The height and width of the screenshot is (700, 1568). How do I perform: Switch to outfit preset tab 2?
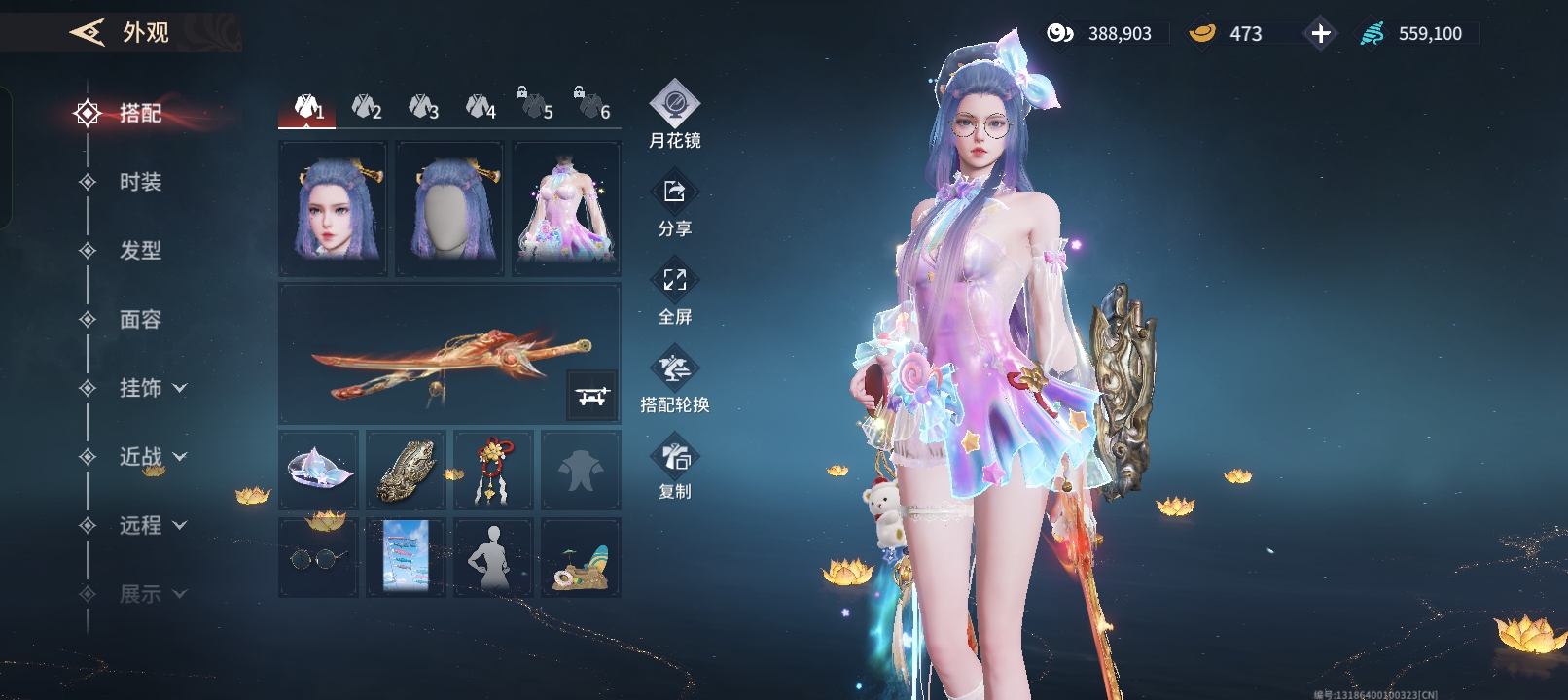[366, 107]
